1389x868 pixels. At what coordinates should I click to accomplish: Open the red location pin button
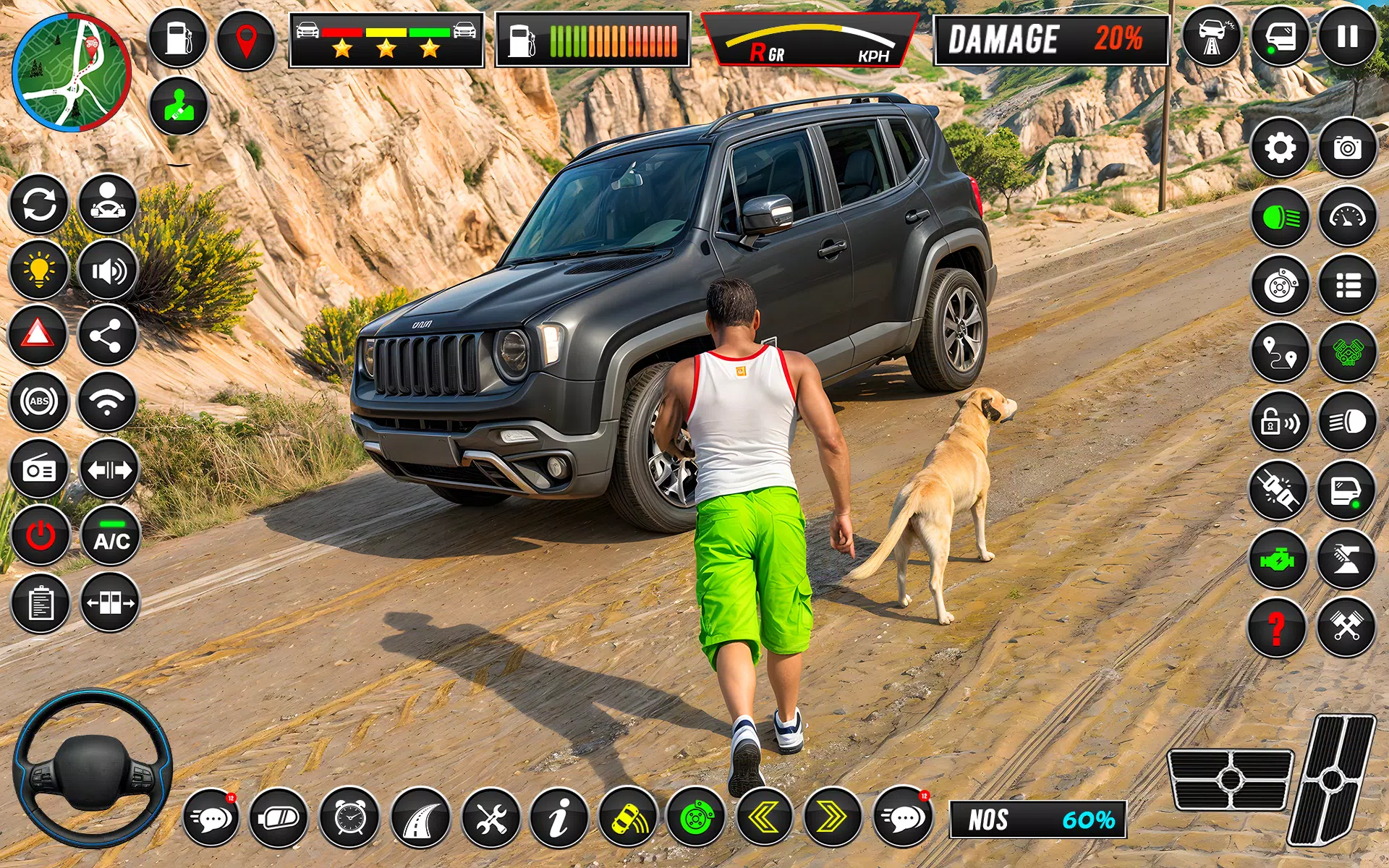[246, 39]
